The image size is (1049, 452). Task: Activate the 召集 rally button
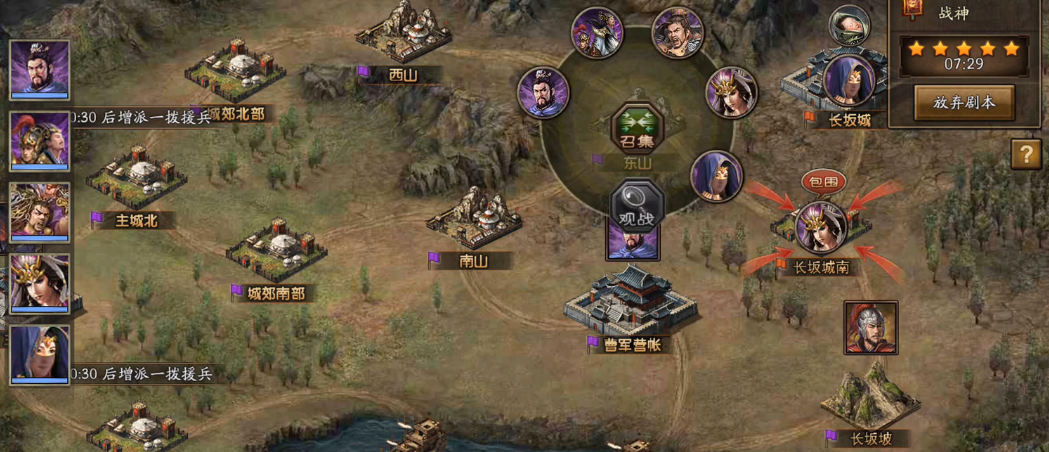(631, 129)
